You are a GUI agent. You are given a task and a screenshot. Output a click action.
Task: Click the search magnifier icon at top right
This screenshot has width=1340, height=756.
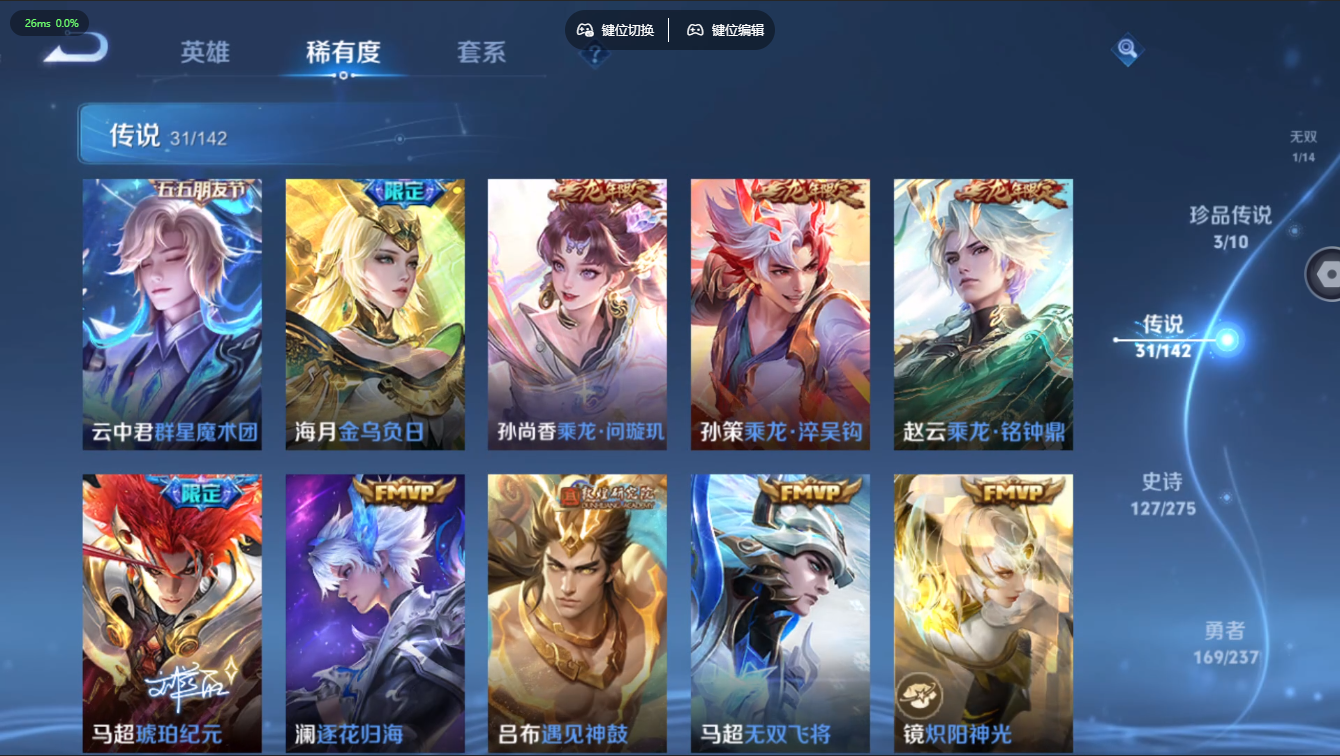[1126, 48]
